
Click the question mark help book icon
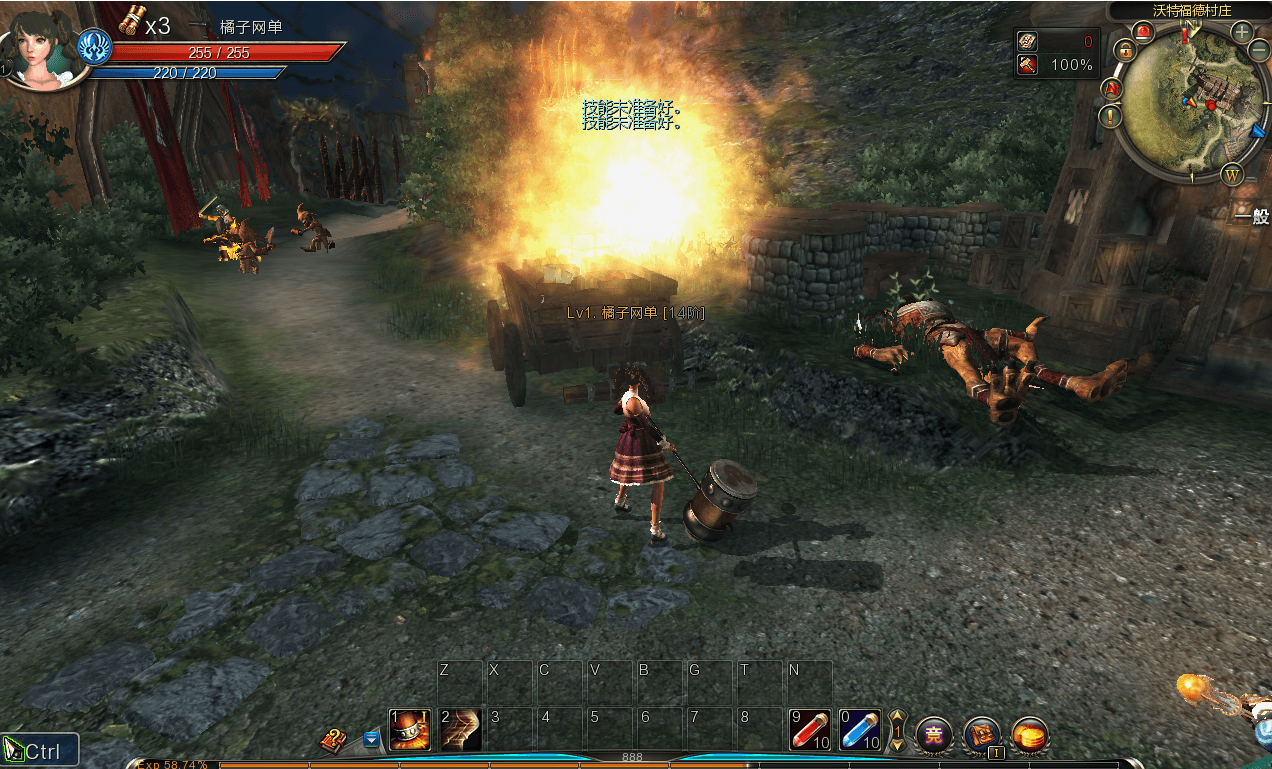(x=333, y=740)
